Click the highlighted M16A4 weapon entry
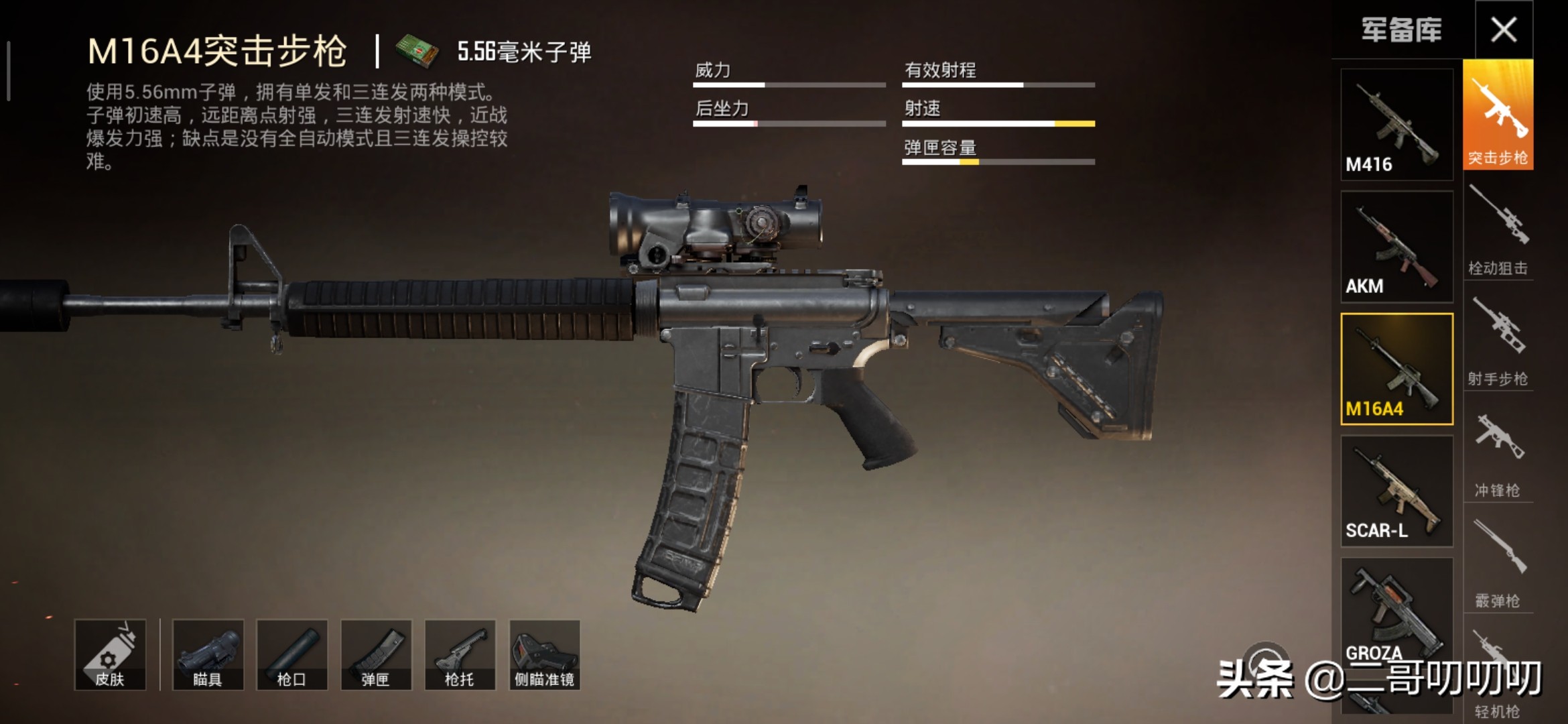The height and width of the screenshot is (724, 1568). [x=1396, y=369]
